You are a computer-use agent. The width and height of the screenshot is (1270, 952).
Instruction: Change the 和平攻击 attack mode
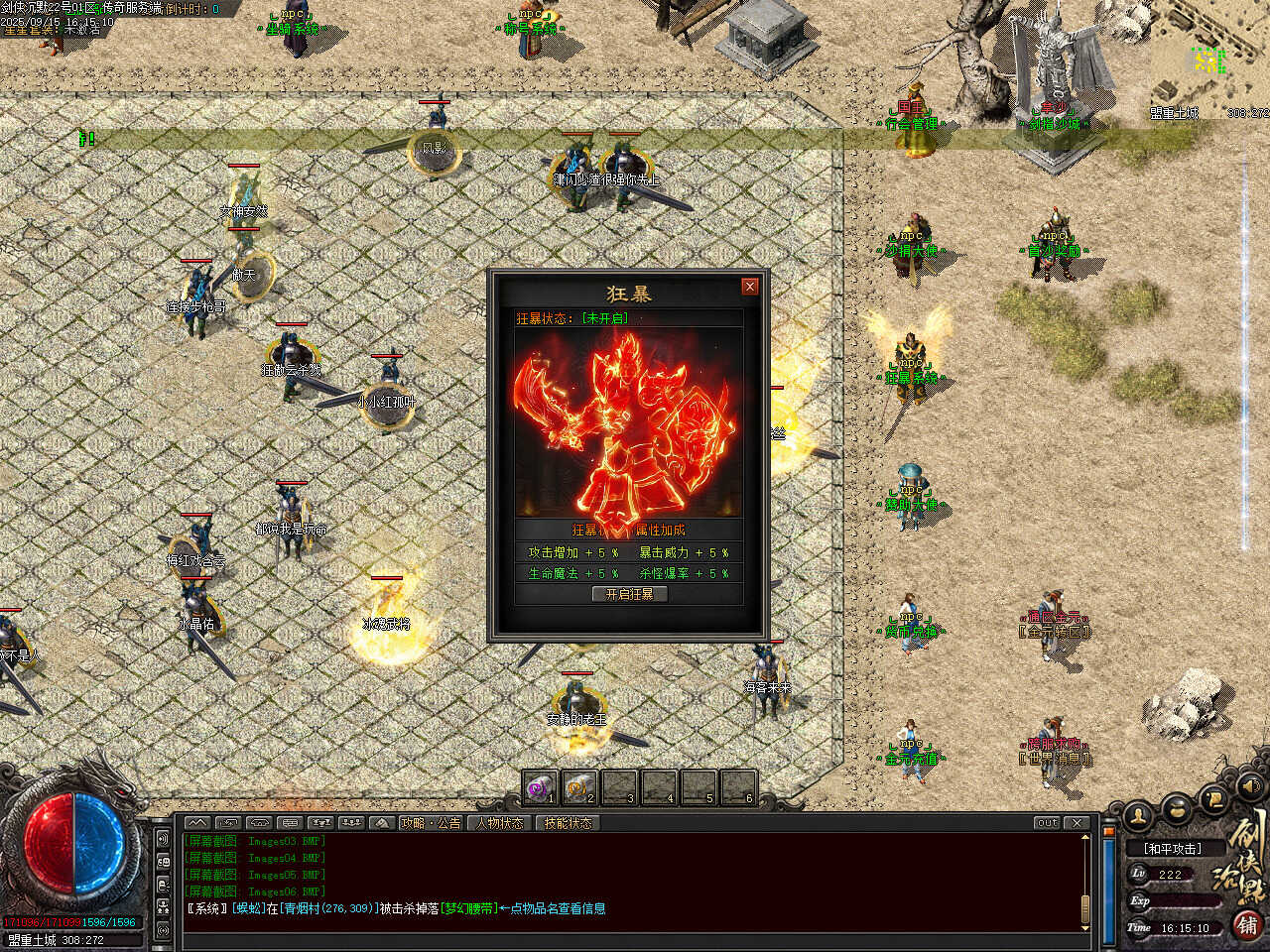1172,849
